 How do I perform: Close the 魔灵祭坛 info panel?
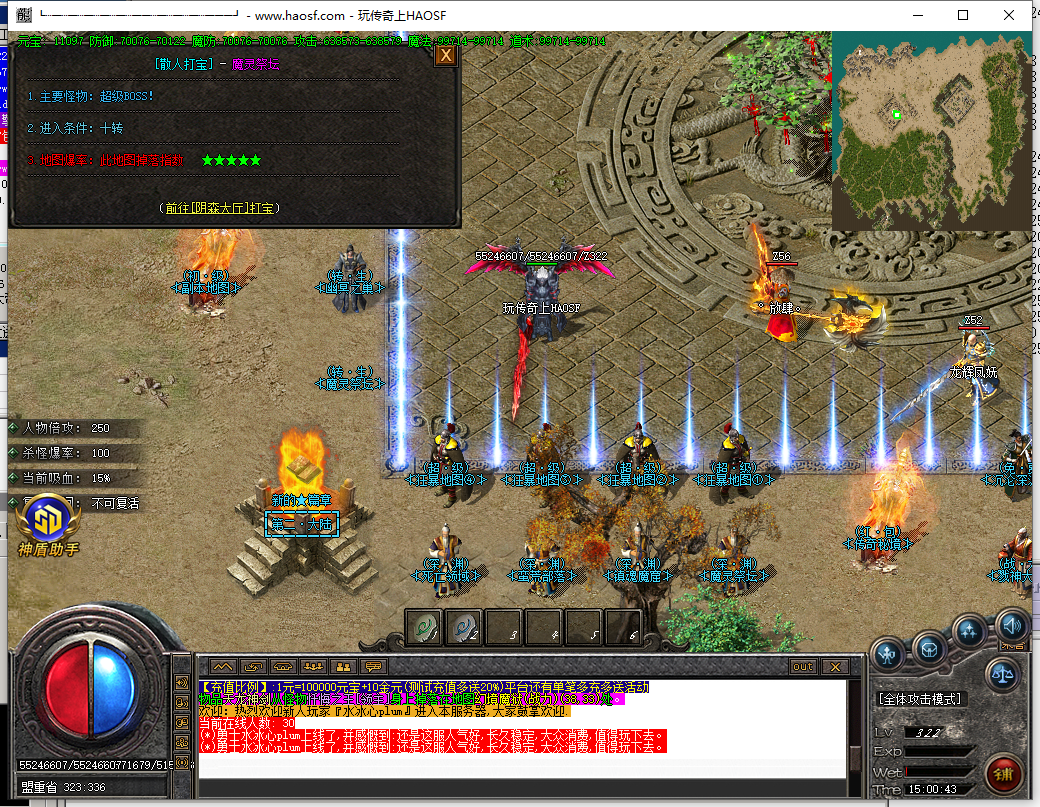tap(445, 56)
